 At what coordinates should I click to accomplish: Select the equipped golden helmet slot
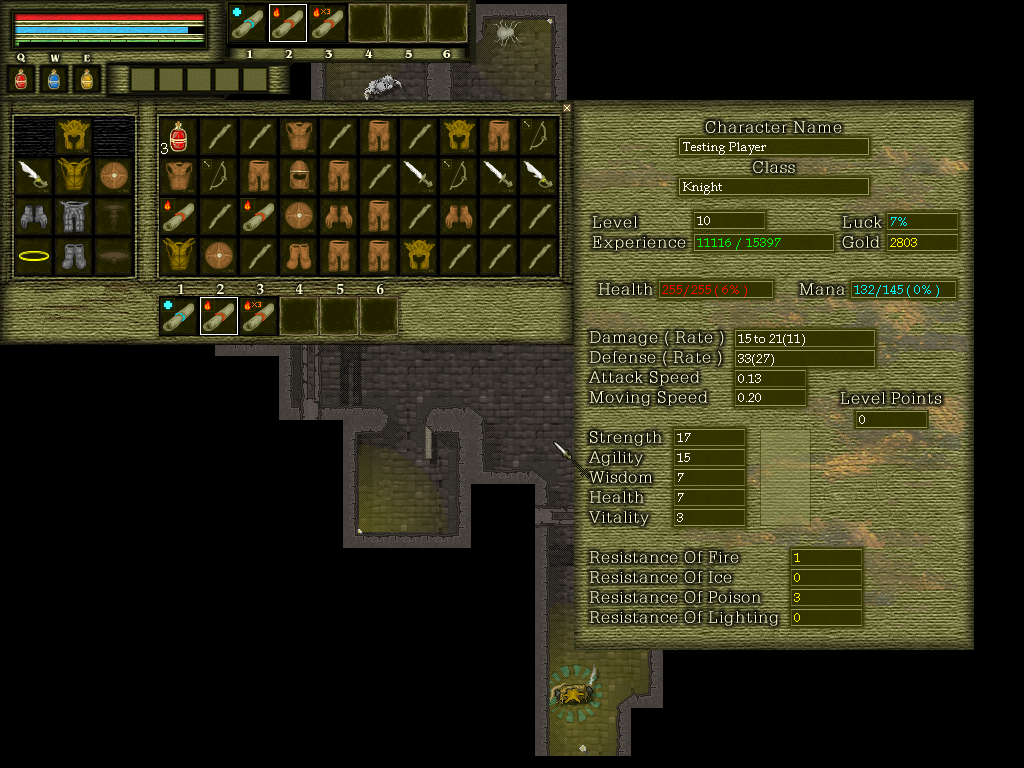[x=74, y=135]
